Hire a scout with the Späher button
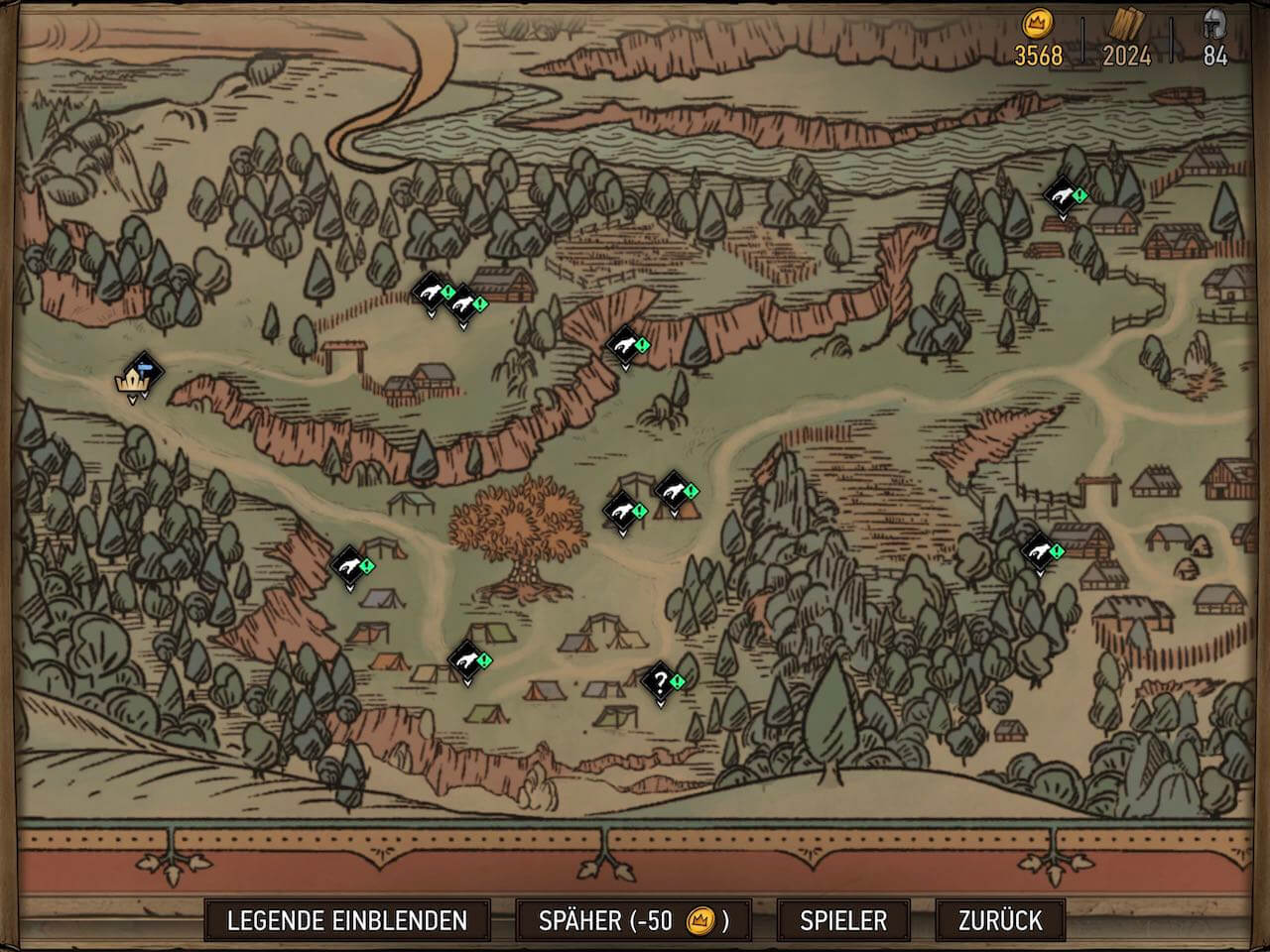This screenshot has width=1270, height=952. pos(633,920)
